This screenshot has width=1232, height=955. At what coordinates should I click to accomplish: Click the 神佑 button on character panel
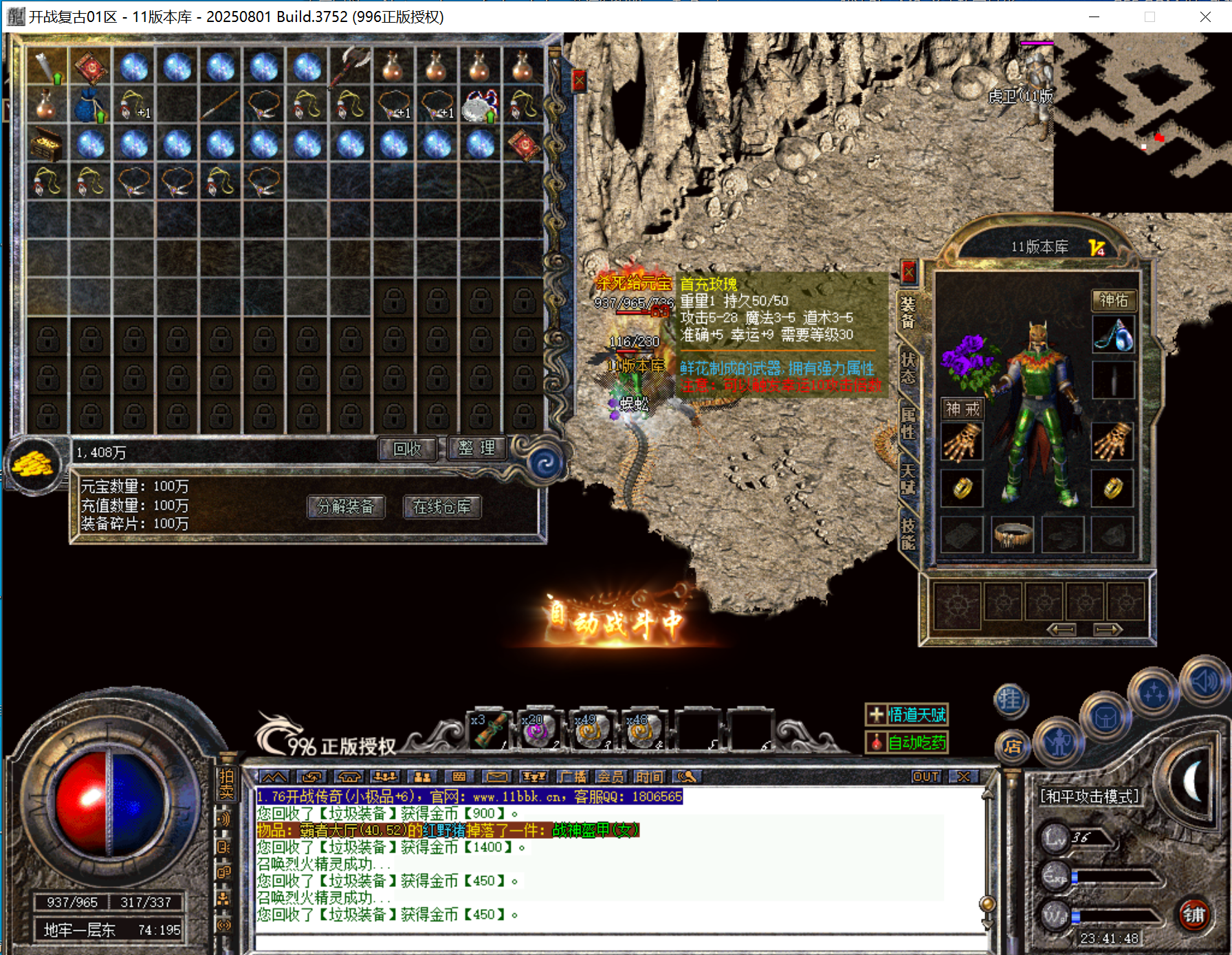click(x=1113, y=300)
